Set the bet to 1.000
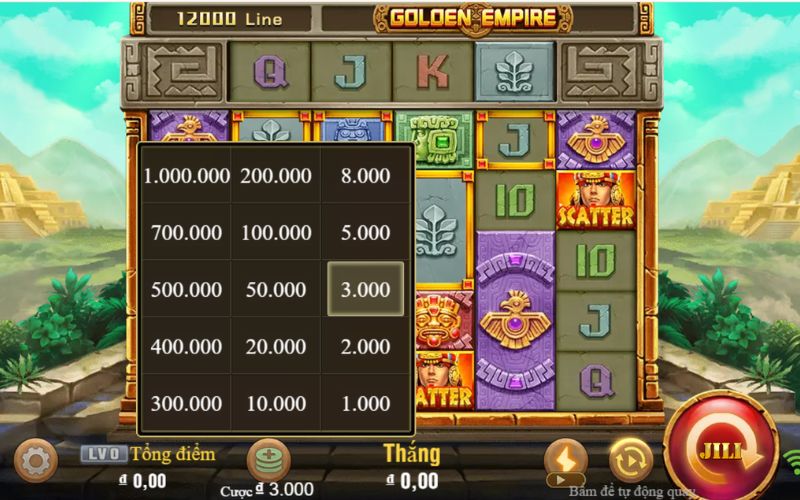Screen dimensions: 800x500 (366, 404)
